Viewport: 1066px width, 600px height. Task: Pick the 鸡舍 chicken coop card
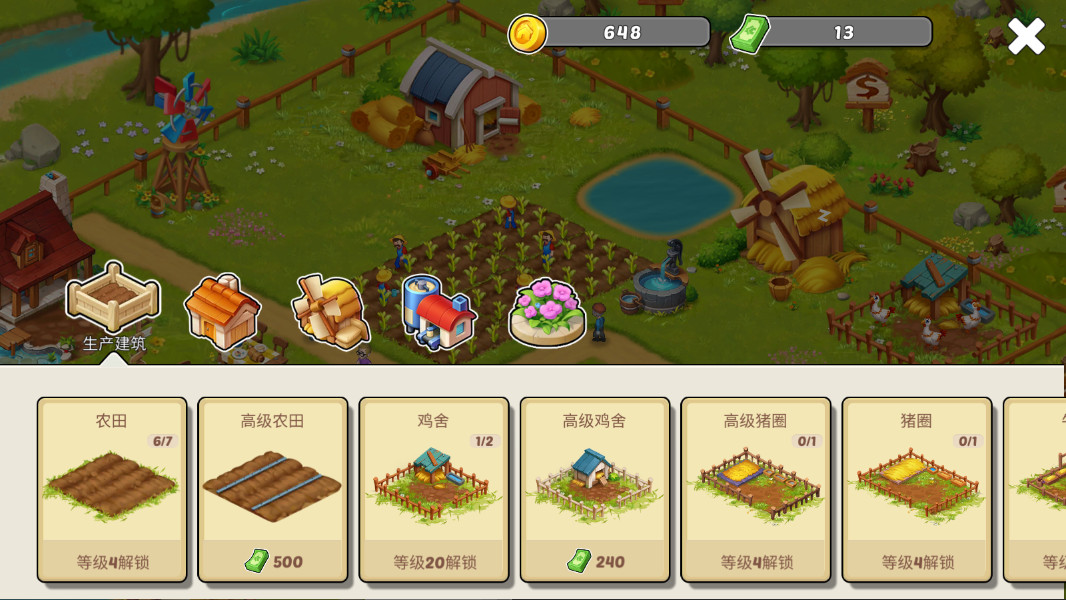point(434,489)
